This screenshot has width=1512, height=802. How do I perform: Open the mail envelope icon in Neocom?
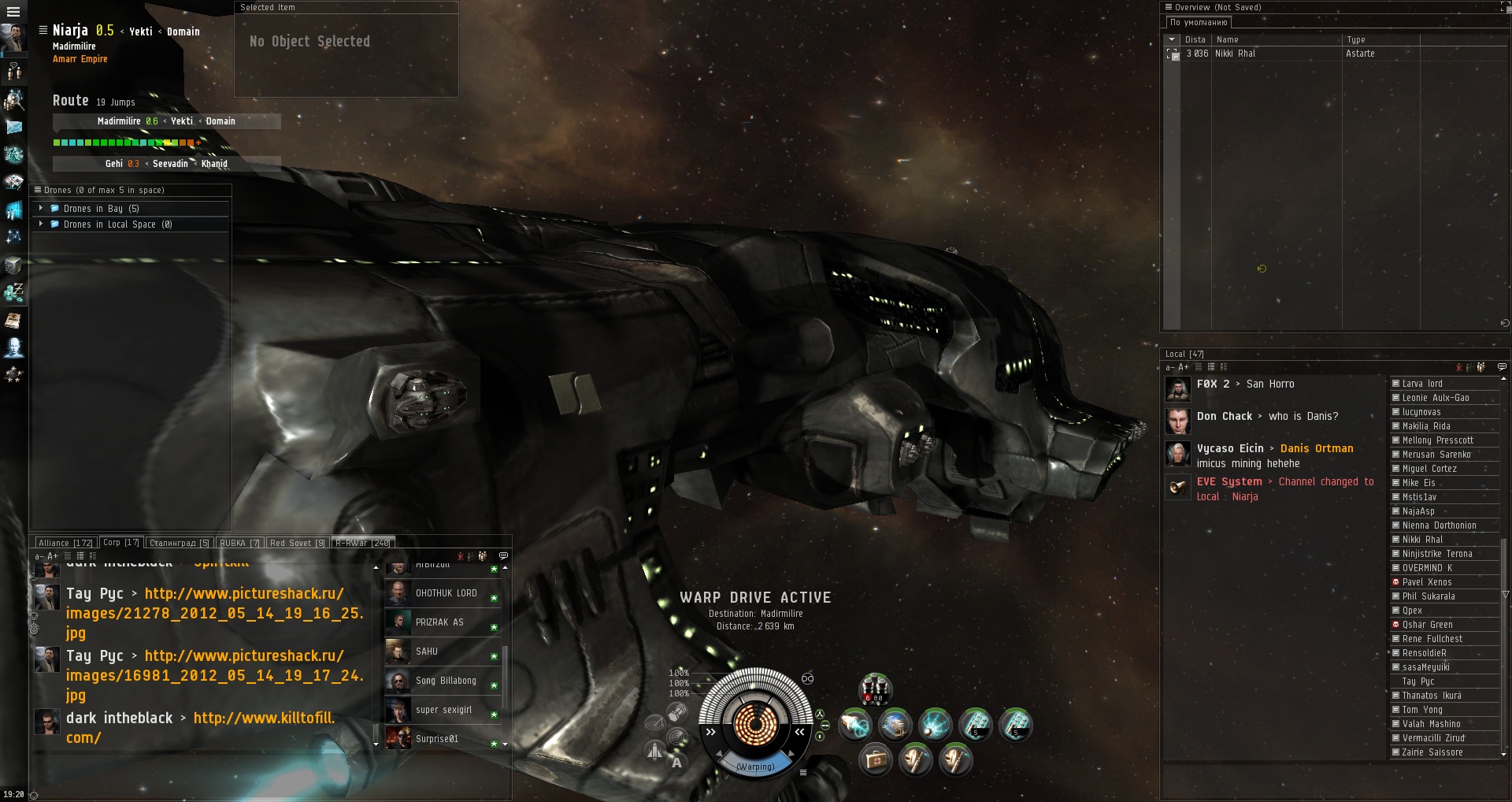tap(14, 127)
